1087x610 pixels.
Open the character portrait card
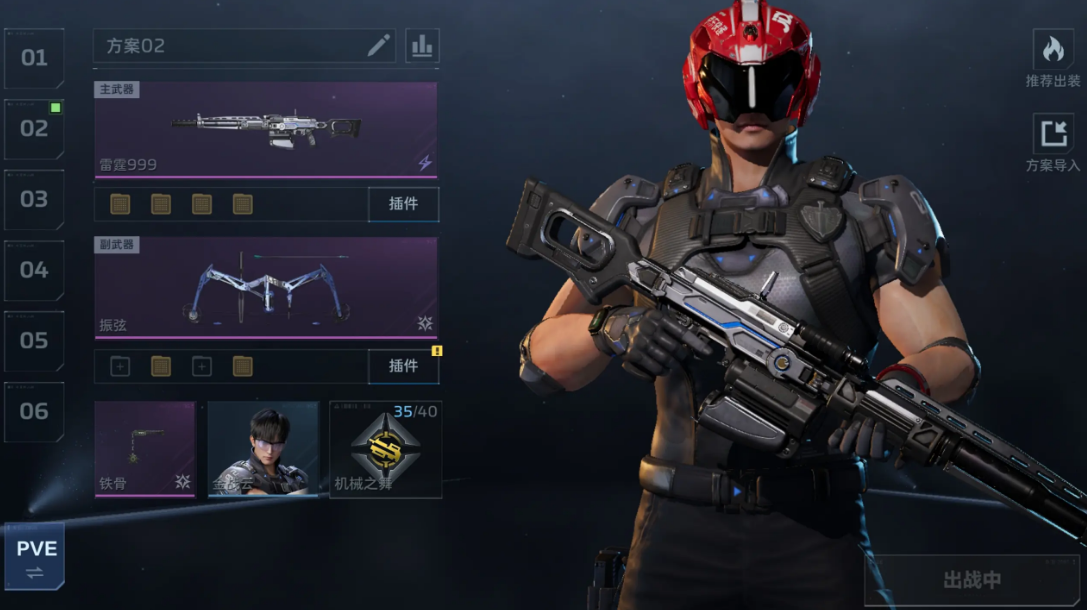click(x=263, y=449)
